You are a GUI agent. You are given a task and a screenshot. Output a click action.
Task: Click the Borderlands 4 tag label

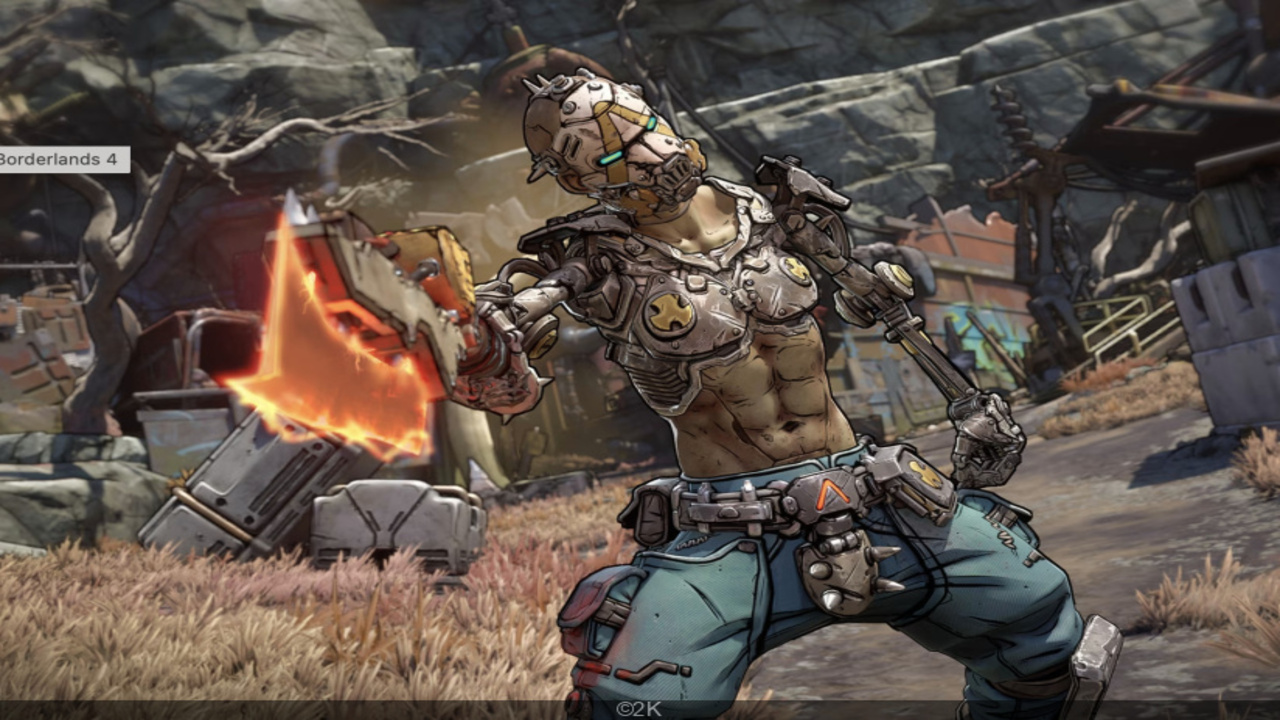[x=62, y=159]
